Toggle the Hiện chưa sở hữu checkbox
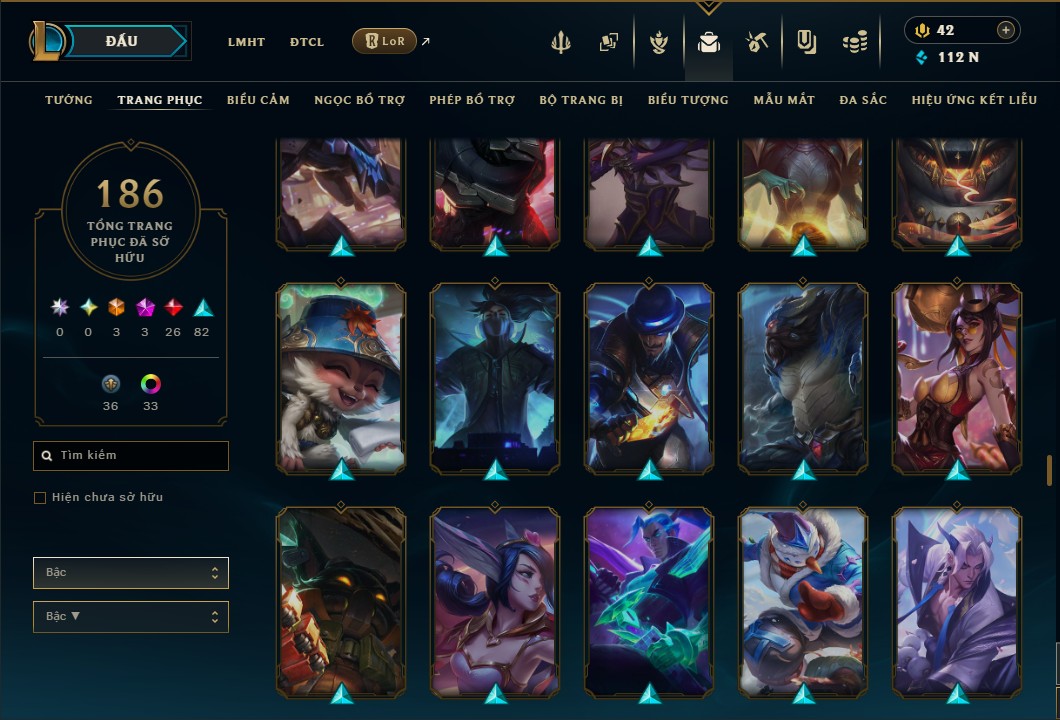1060x720 pixels. [40, 498]
